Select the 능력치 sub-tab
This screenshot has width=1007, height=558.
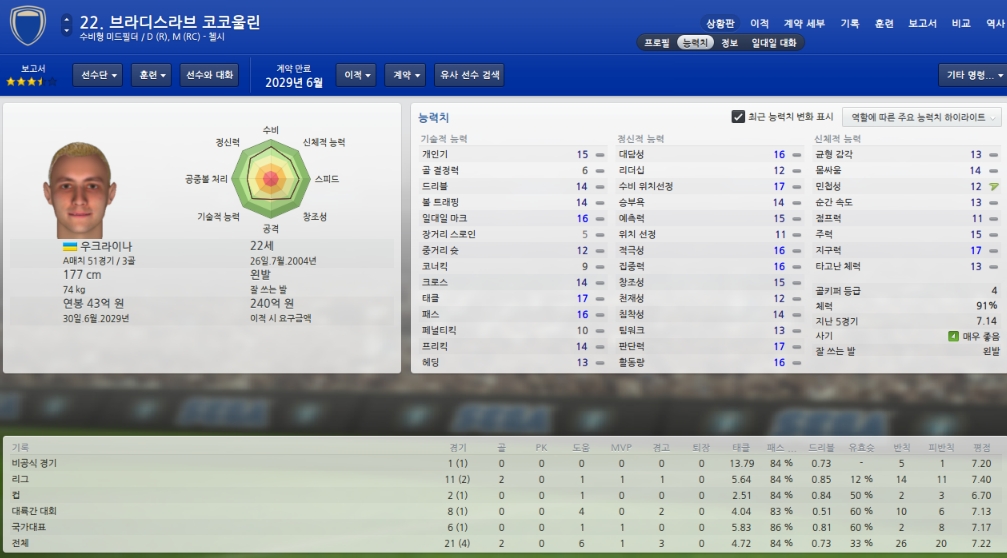tap(694, 43)
